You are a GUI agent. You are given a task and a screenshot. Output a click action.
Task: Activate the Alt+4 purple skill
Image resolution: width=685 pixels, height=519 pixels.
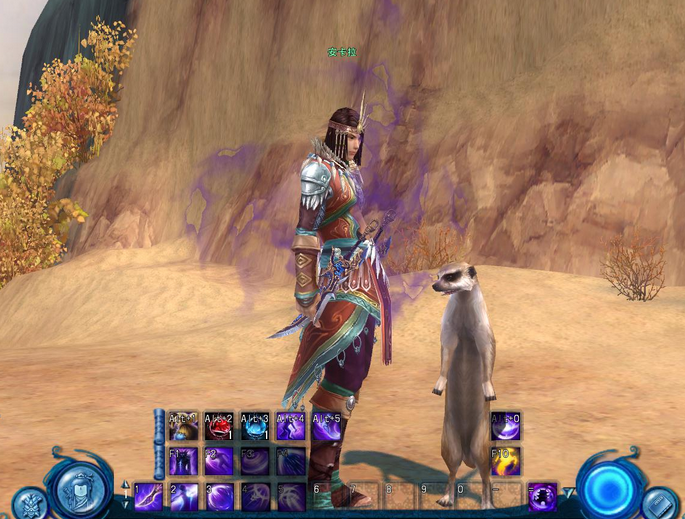[291, 428]
